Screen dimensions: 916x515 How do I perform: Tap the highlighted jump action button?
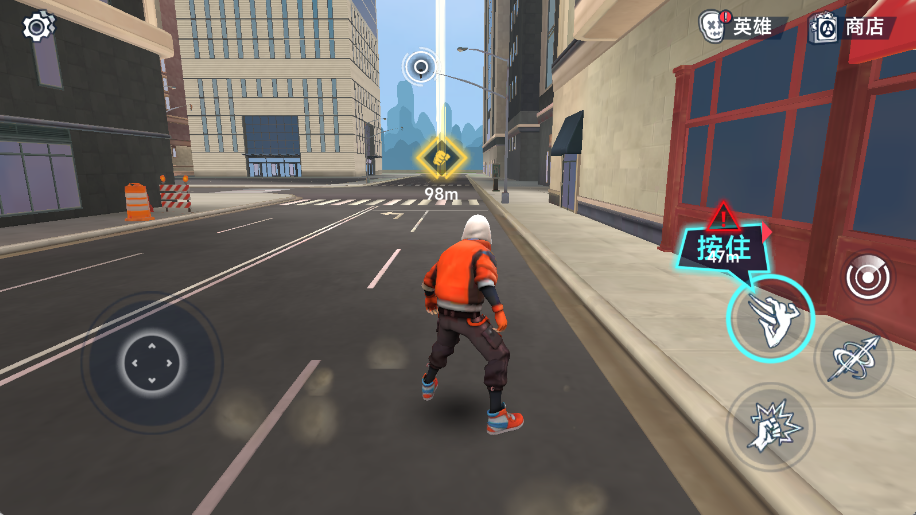pos(769,319)
